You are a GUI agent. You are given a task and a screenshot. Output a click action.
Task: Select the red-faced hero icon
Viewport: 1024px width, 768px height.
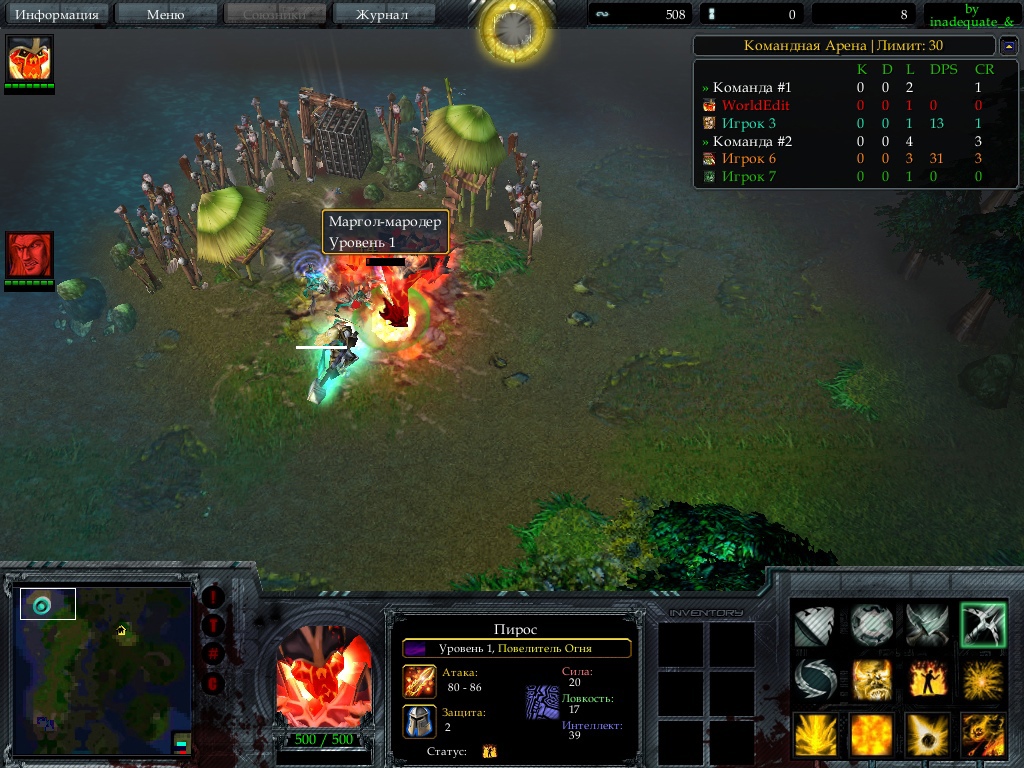30,255
